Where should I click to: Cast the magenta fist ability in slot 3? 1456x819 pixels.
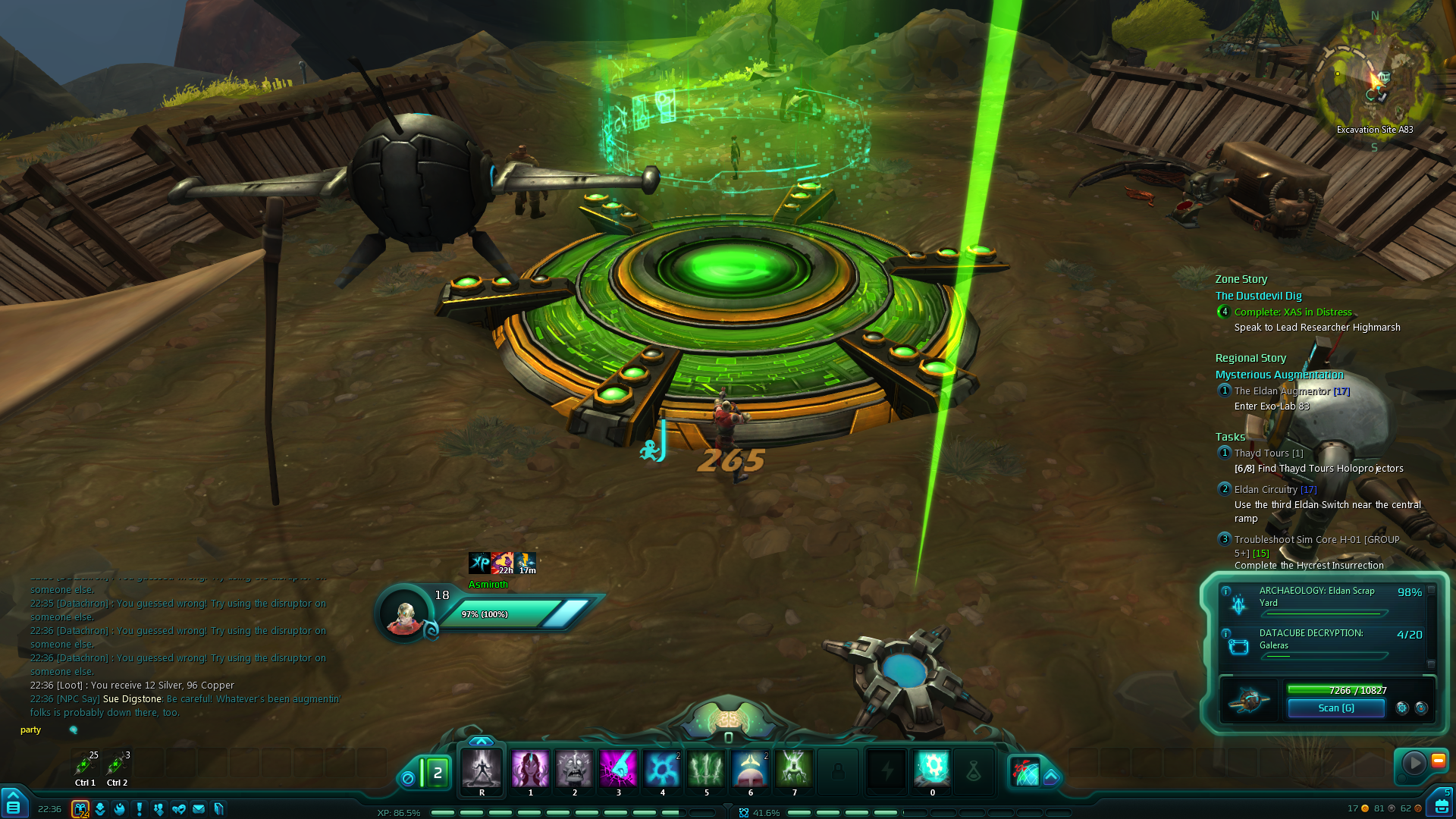618,769
